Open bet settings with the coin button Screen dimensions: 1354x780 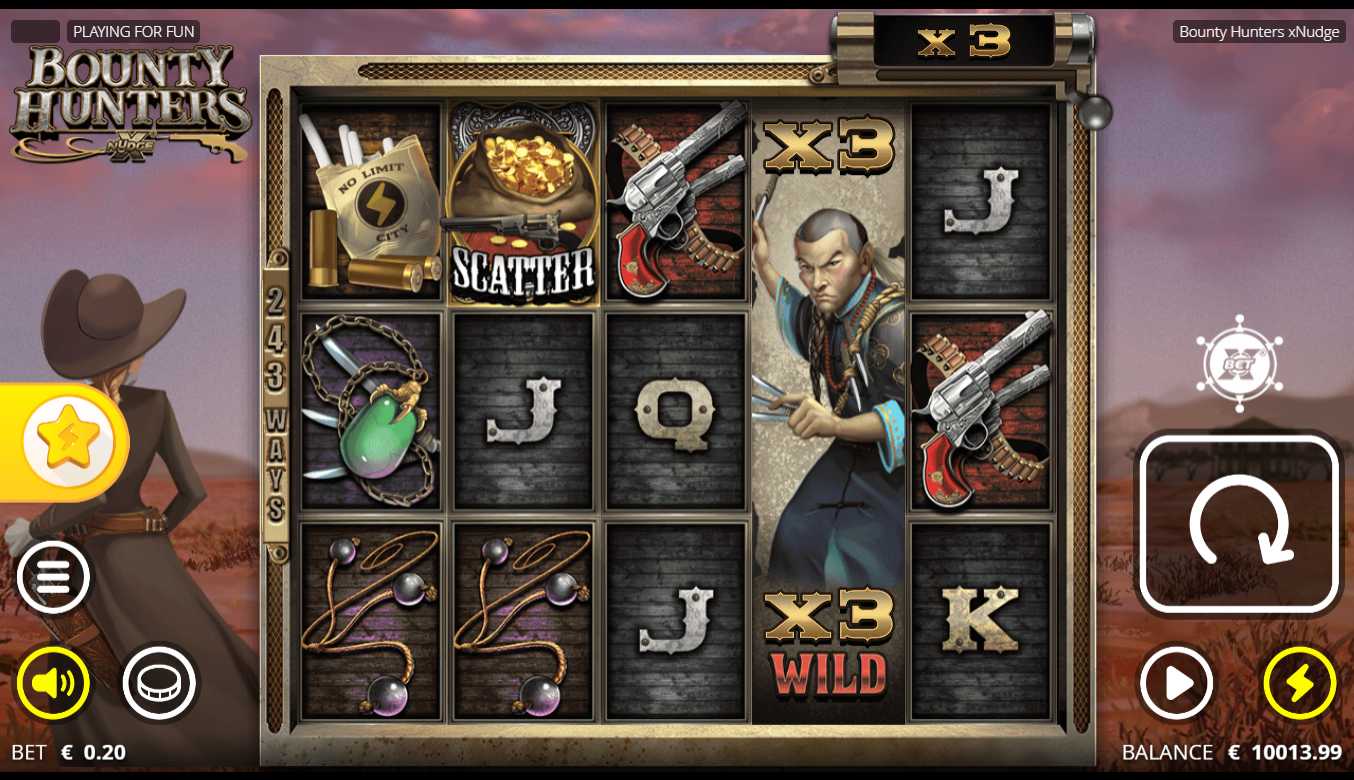159,684
